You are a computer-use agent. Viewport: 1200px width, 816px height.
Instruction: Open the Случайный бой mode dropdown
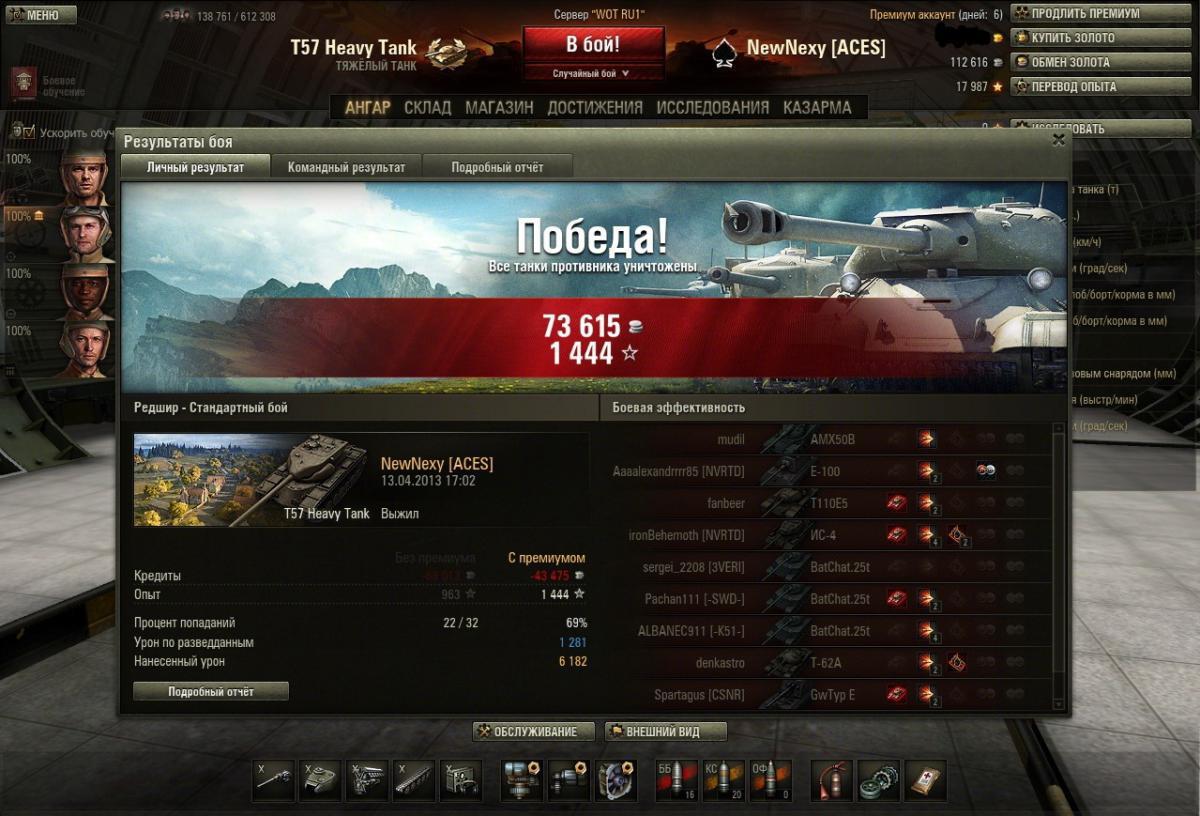[x=593, y=73]
